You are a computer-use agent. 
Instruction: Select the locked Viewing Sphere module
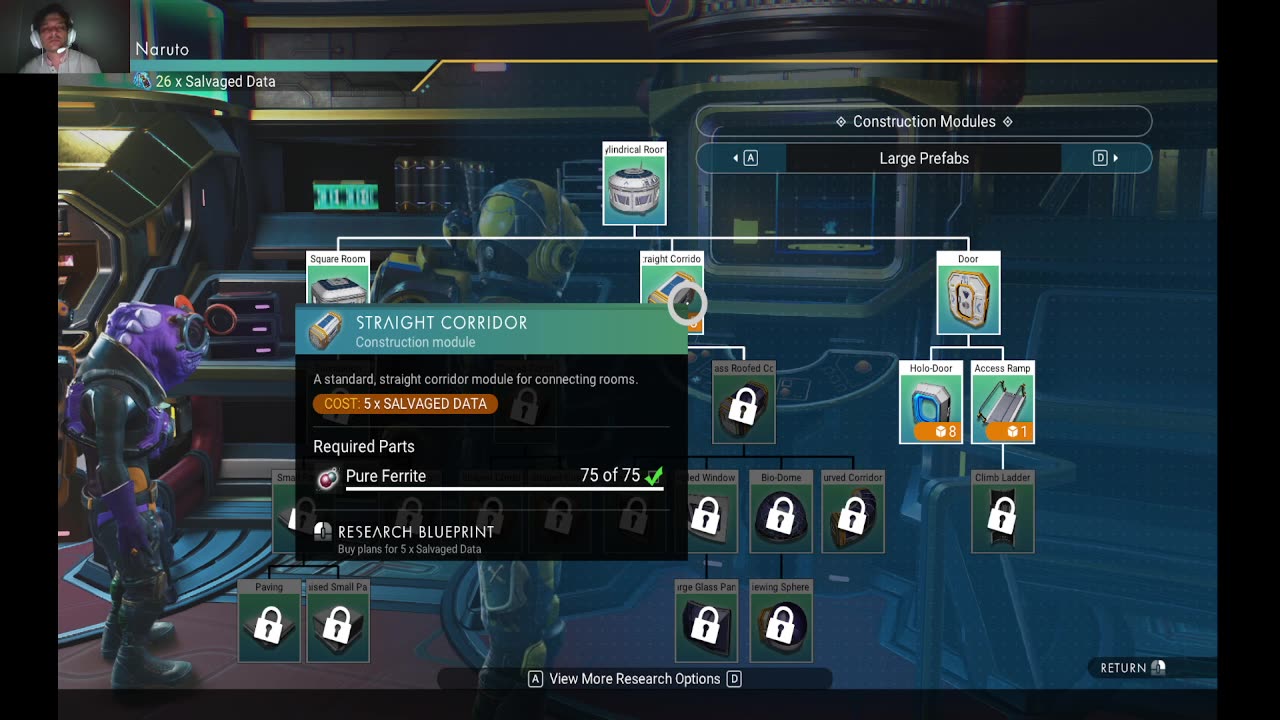(781, 626)
